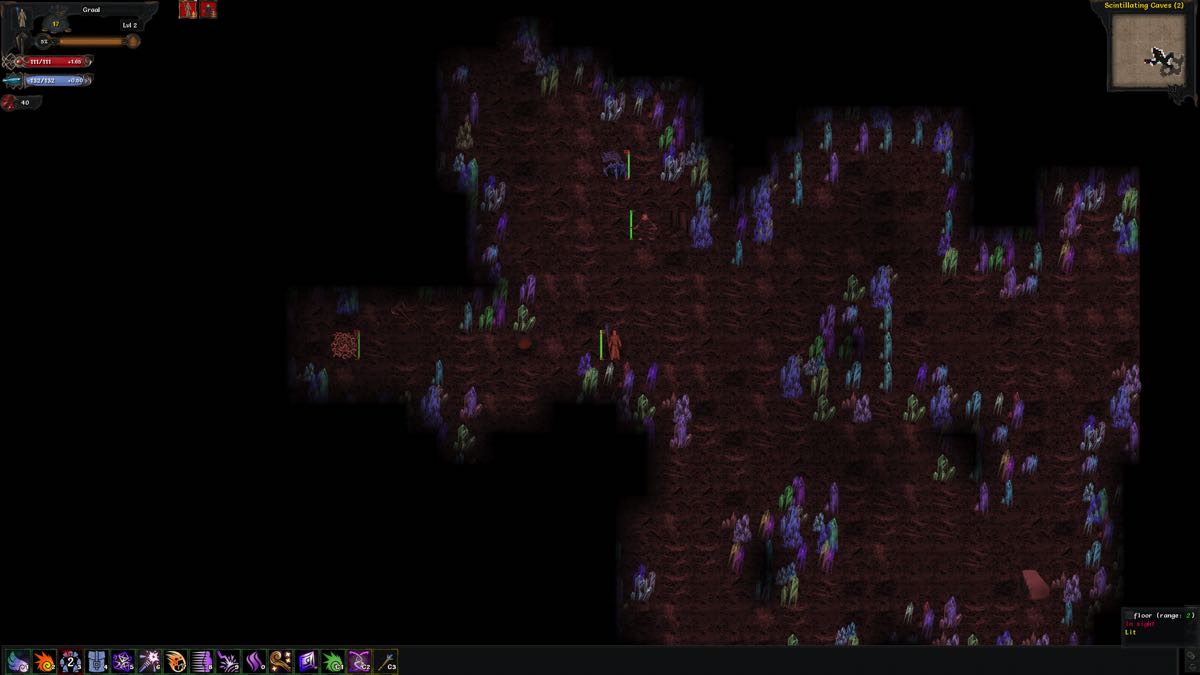Select the hotbar skill showing number 2
The image size is (1200, 675).
click(71, 661)
